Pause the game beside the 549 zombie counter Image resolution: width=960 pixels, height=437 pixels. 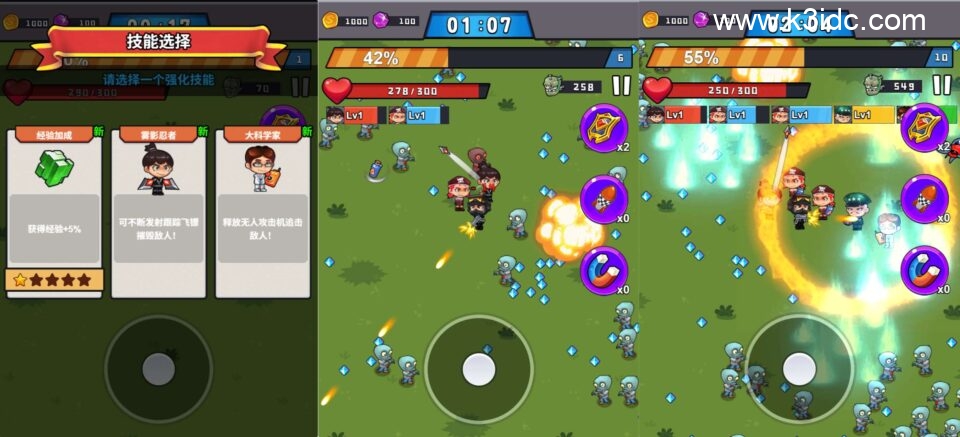click(x=941, y=87)
